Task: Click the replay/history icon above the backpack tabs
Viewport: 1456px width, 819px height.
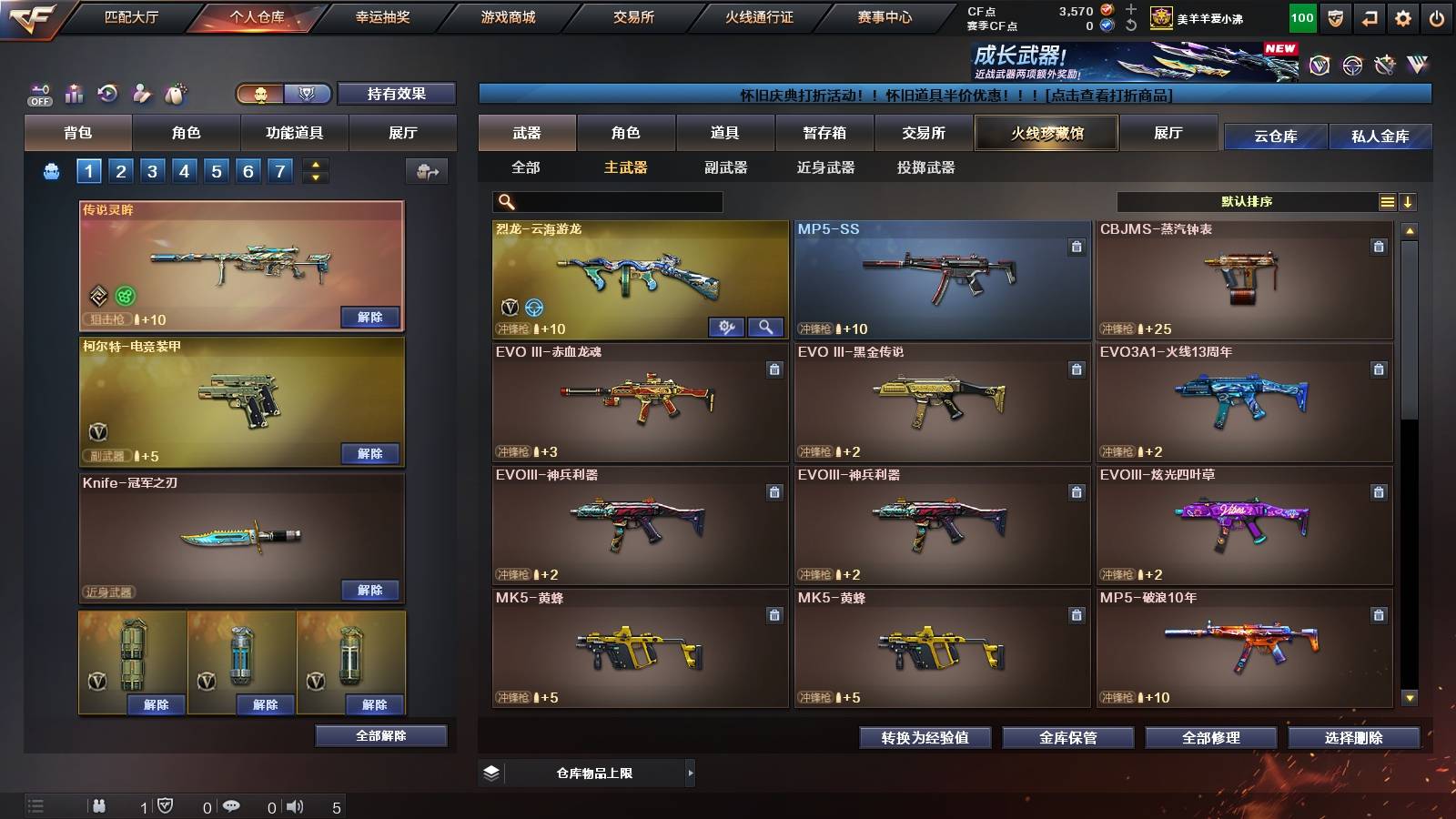Action: [x=108, y=94]
